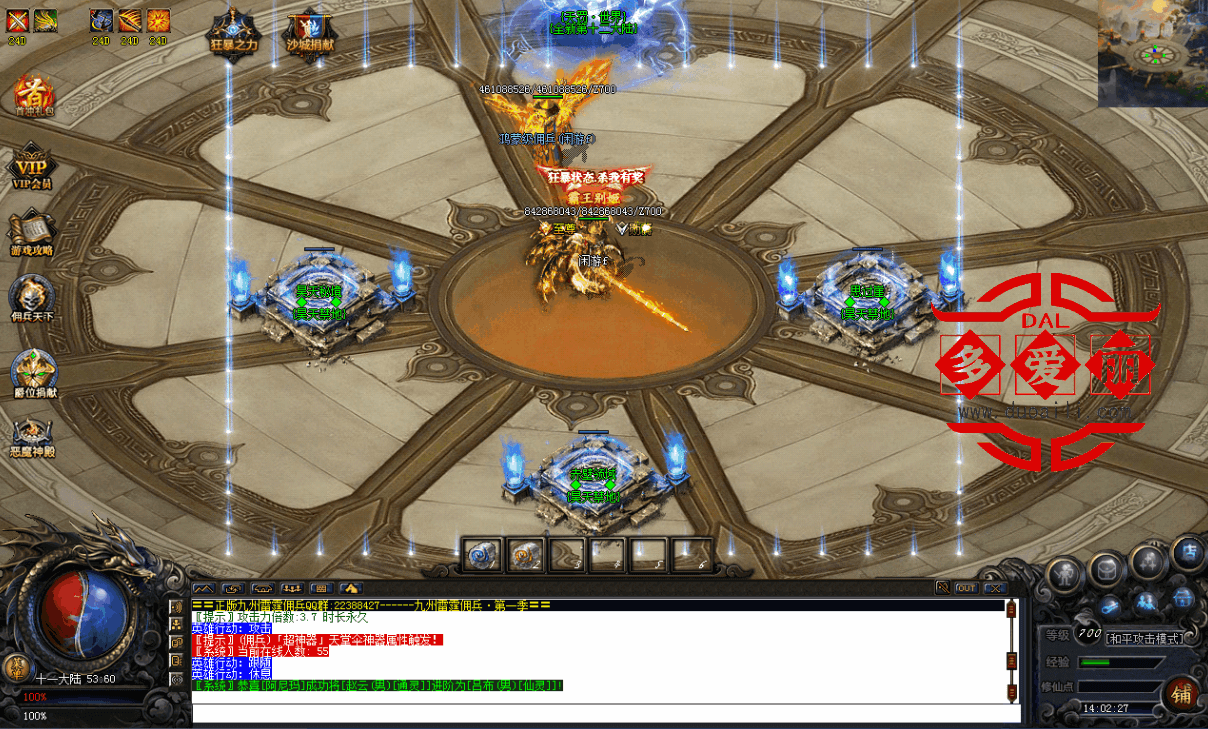
Task: Use the blue scroll in hotbar slot 1
Action: 482,554
